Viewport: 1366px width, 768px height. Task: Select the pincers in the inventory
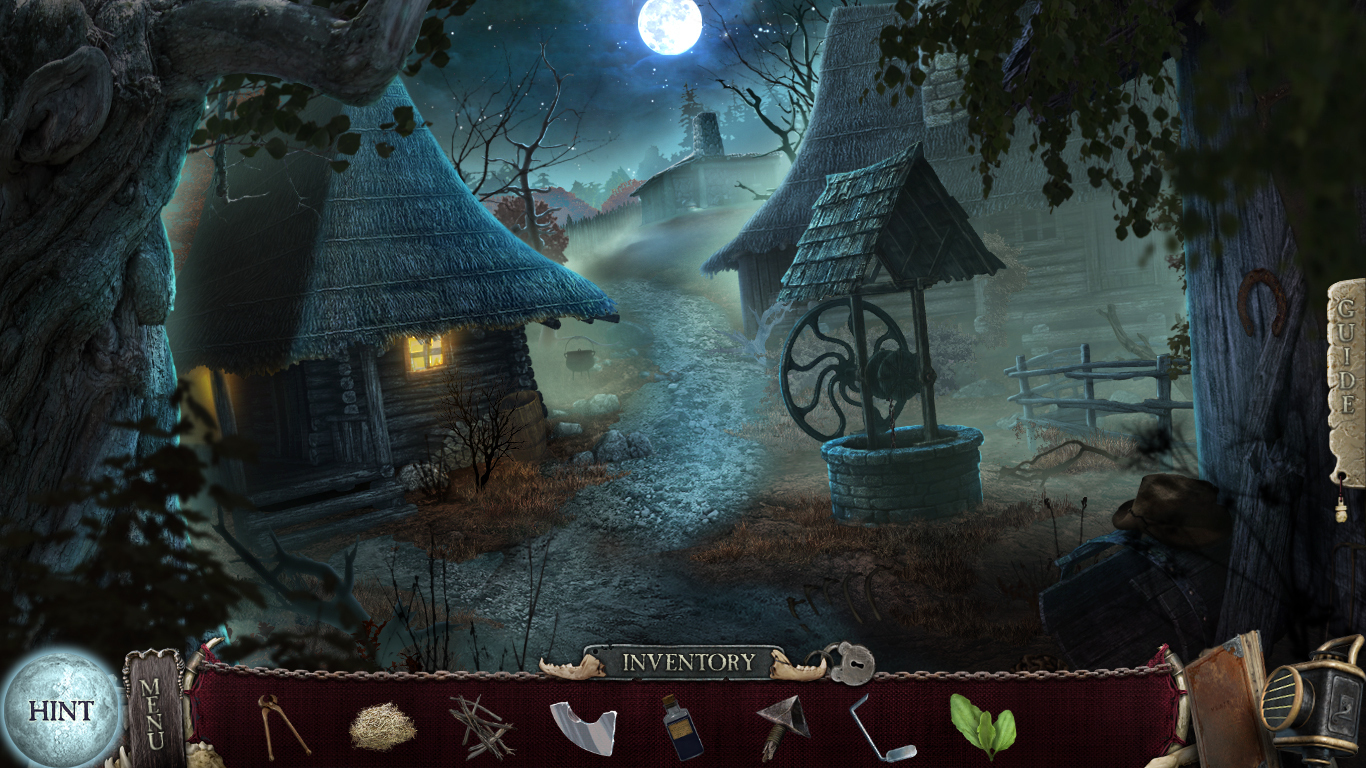coord(282,725)
